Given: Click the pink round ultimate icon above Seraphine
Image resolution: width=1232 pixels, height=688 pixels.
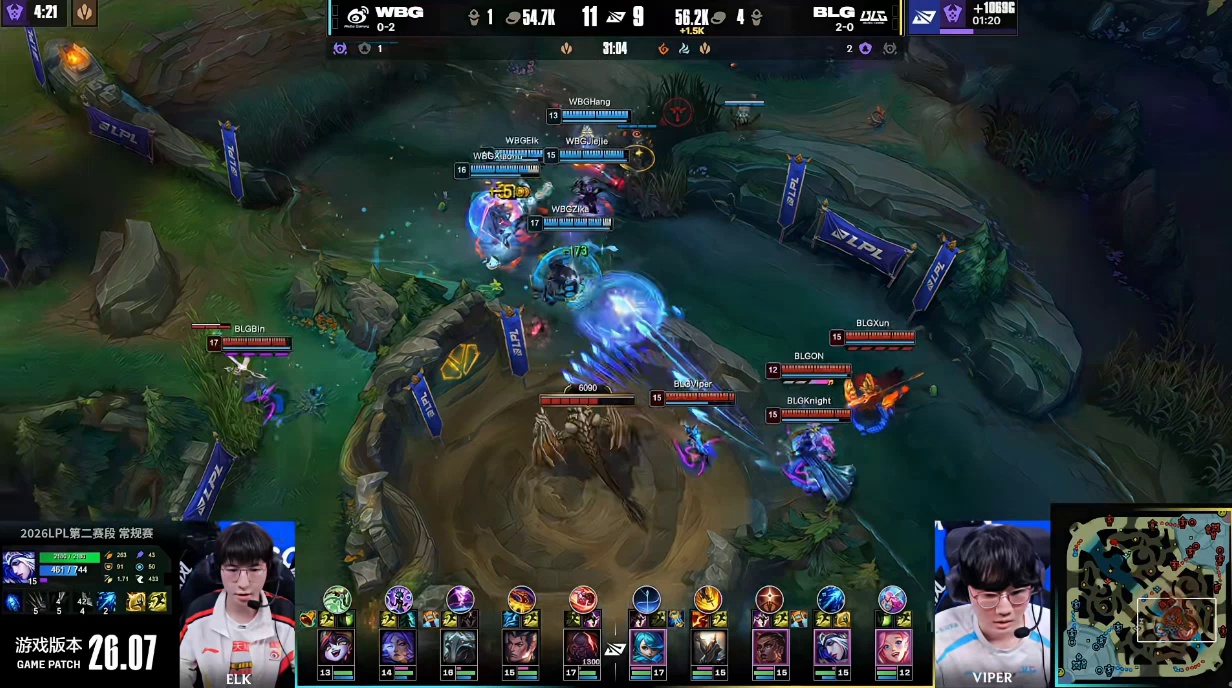Looking at the screenshot, I should 891,599.
